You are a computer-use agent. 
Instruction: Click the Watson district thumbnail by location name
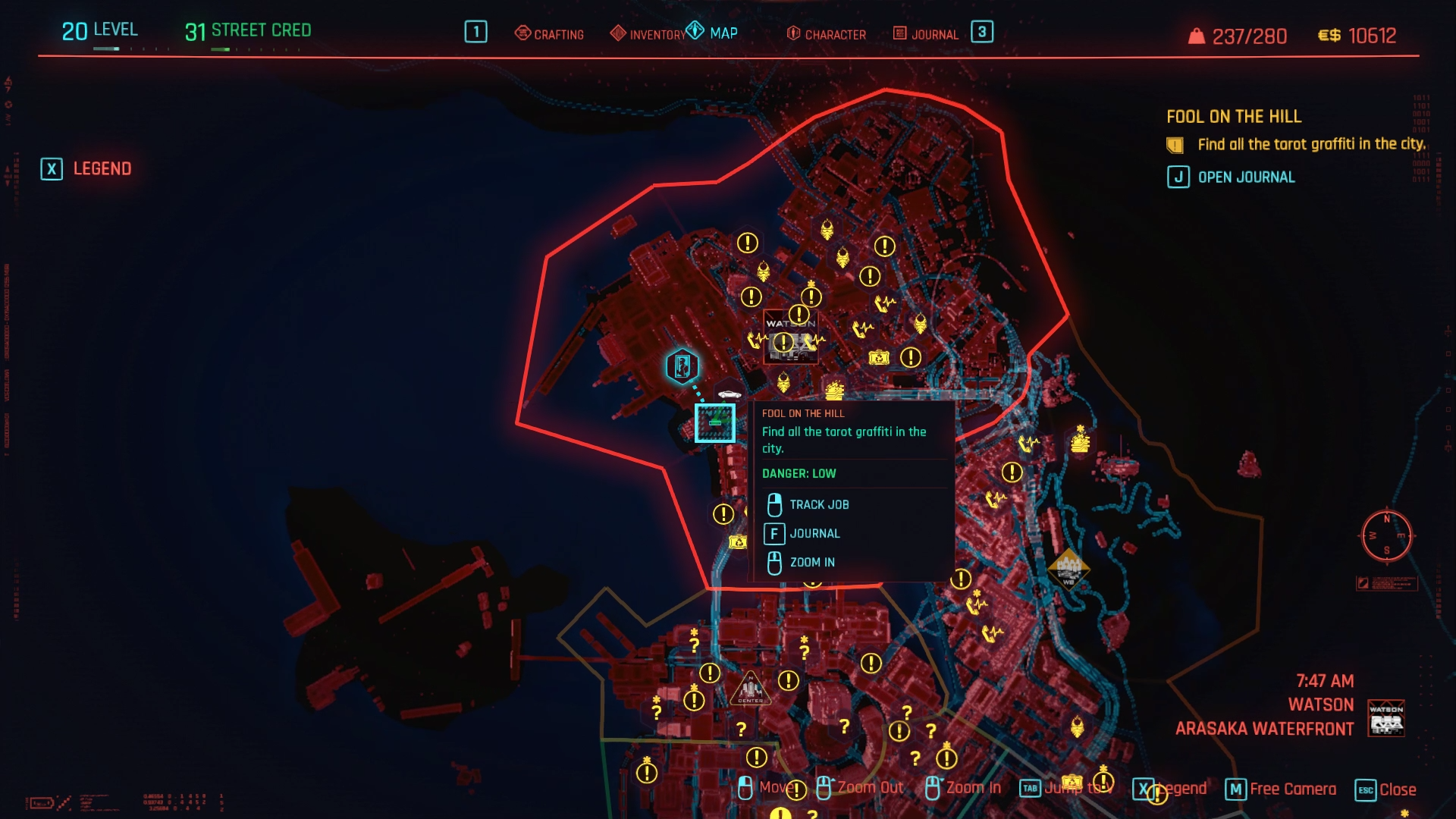tap(1386, 718)
